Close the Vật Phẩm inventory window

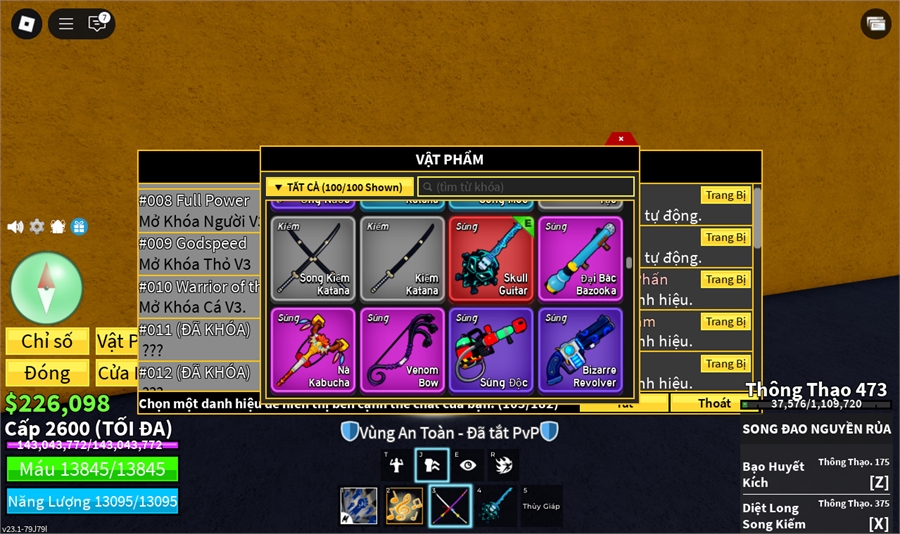tap(620, 139)
